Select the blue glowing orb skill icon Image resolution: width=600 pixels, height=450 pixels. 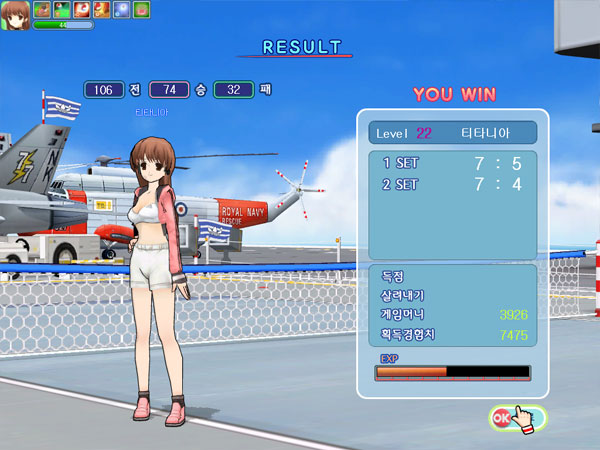click(123, 9)
